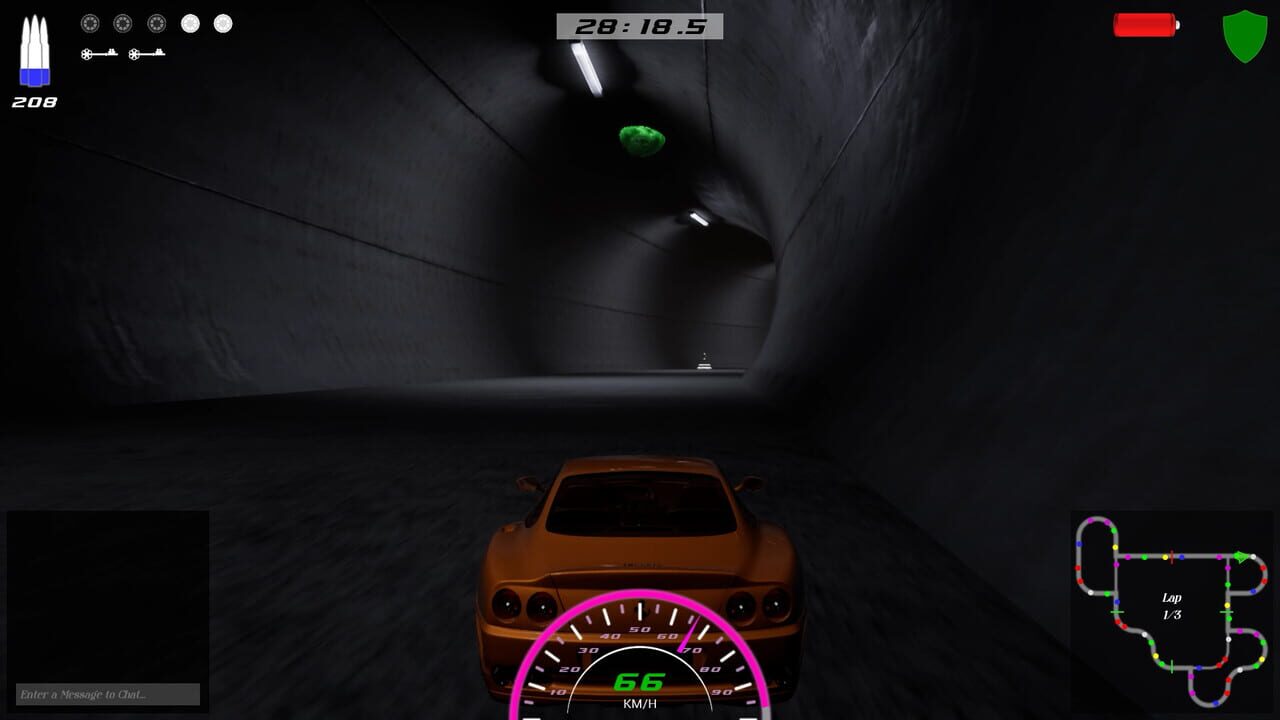Click the second key powerup icon
1280x720 pixels.
146,54
